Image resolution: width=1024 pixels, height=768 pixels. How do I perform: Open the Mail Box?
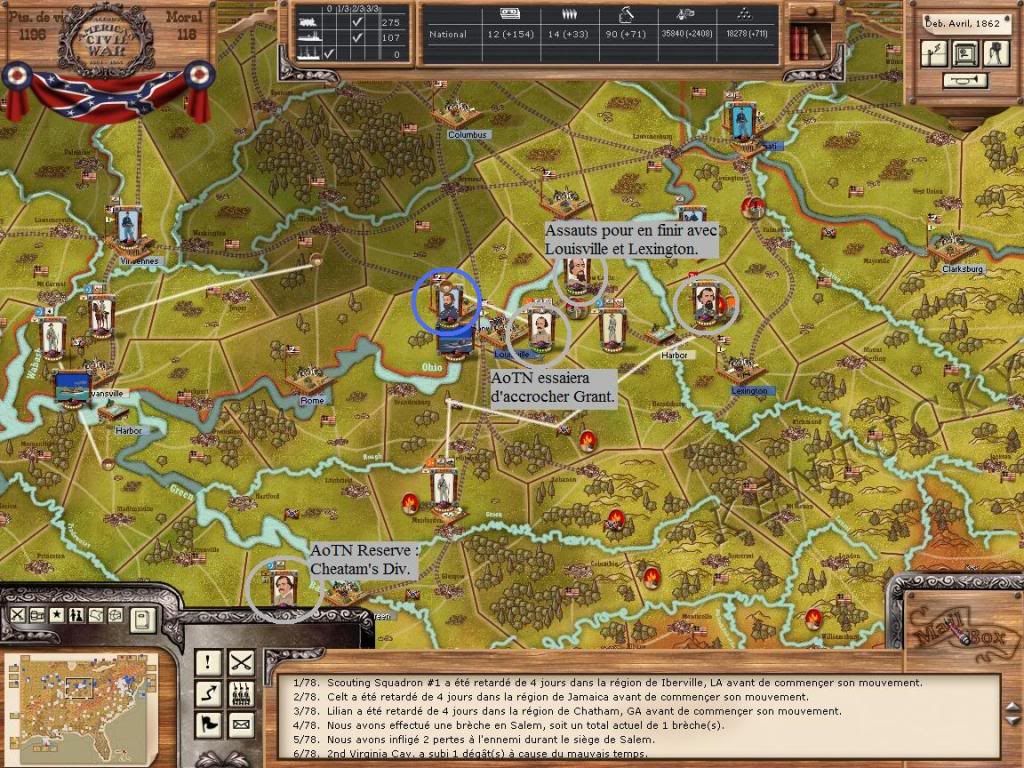(x=954, y=632)
